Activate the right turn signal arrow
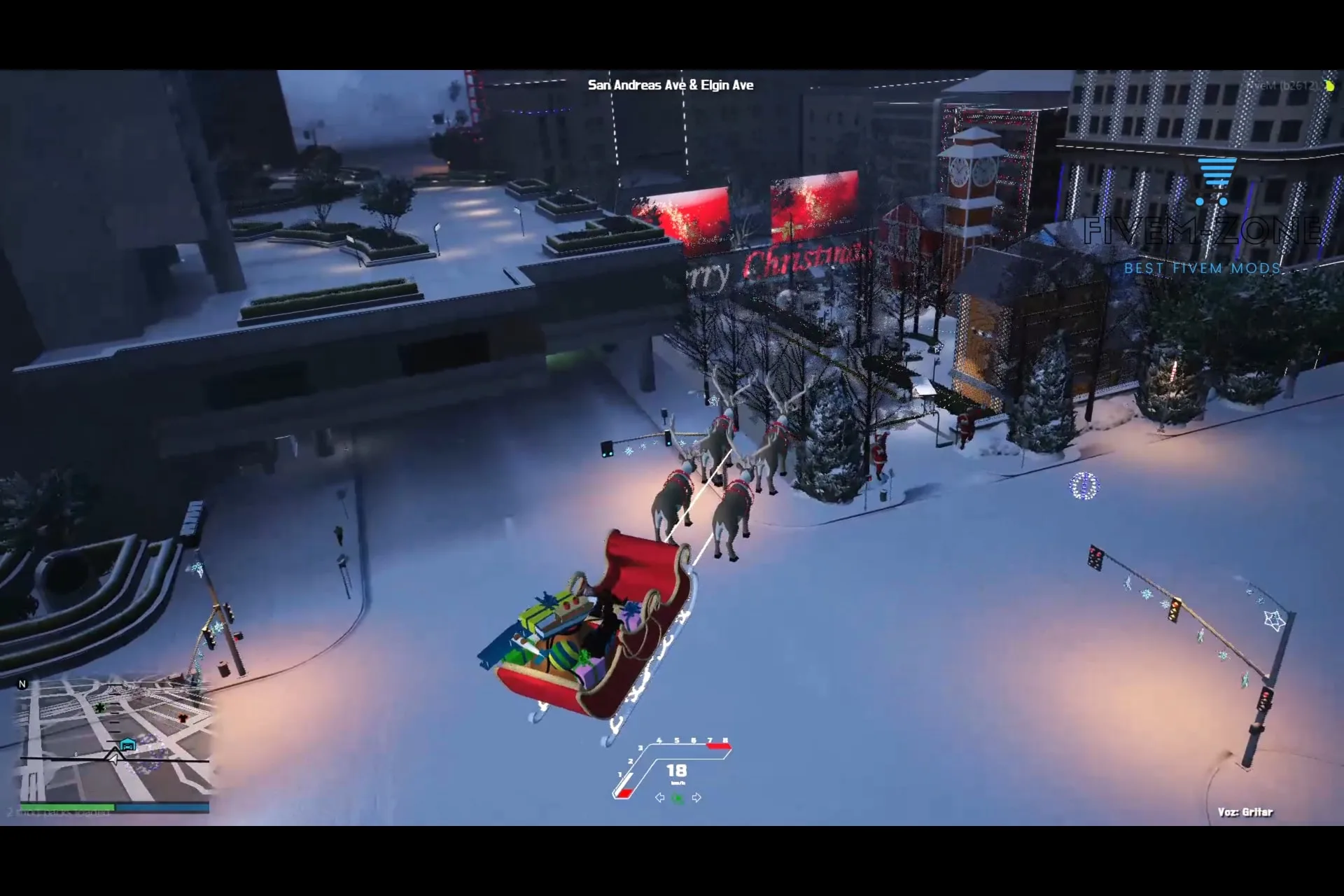 (x=696, y=798)
